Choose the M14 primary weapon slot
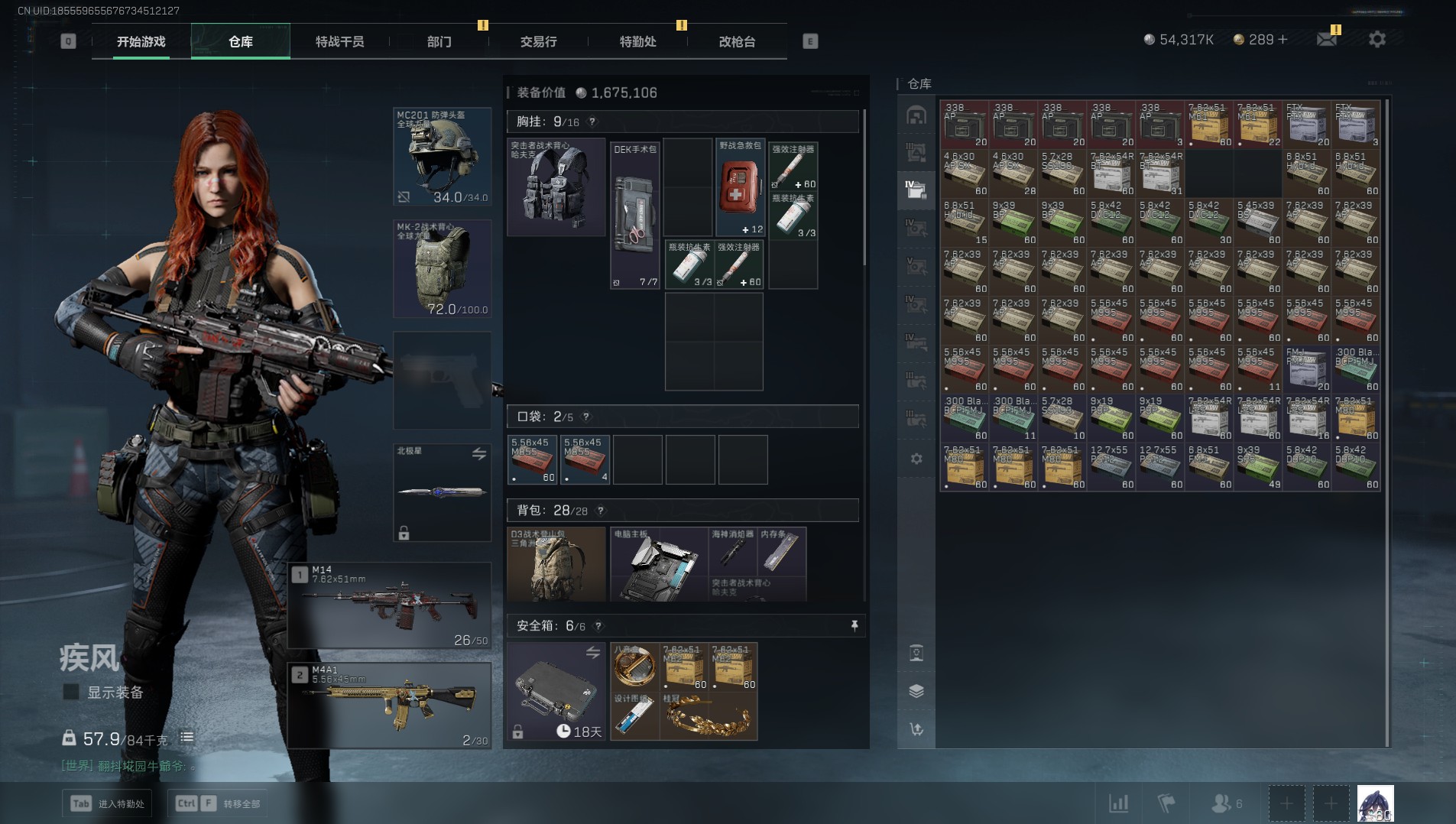The image size is (1456, 824). [390, 605]
